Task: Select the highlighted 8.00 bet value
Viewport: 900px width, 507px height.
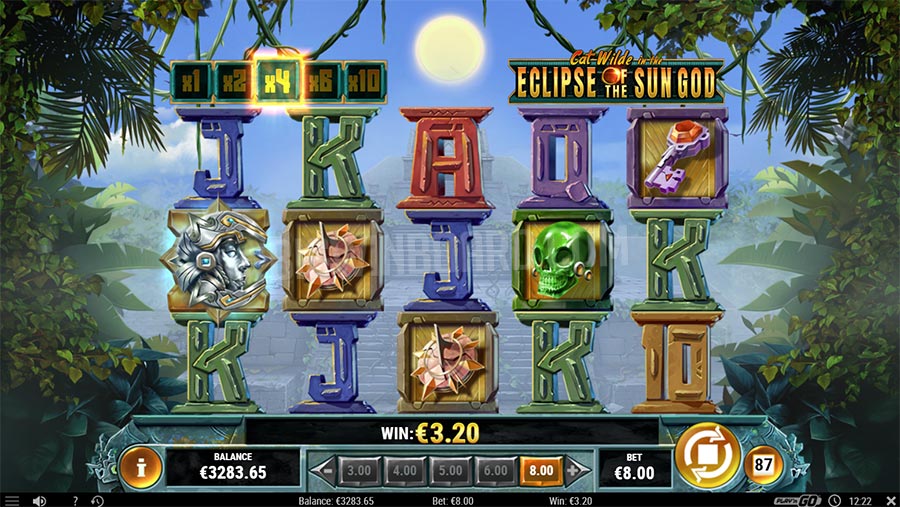Action: pyautogui.click(x=540, y=469)
